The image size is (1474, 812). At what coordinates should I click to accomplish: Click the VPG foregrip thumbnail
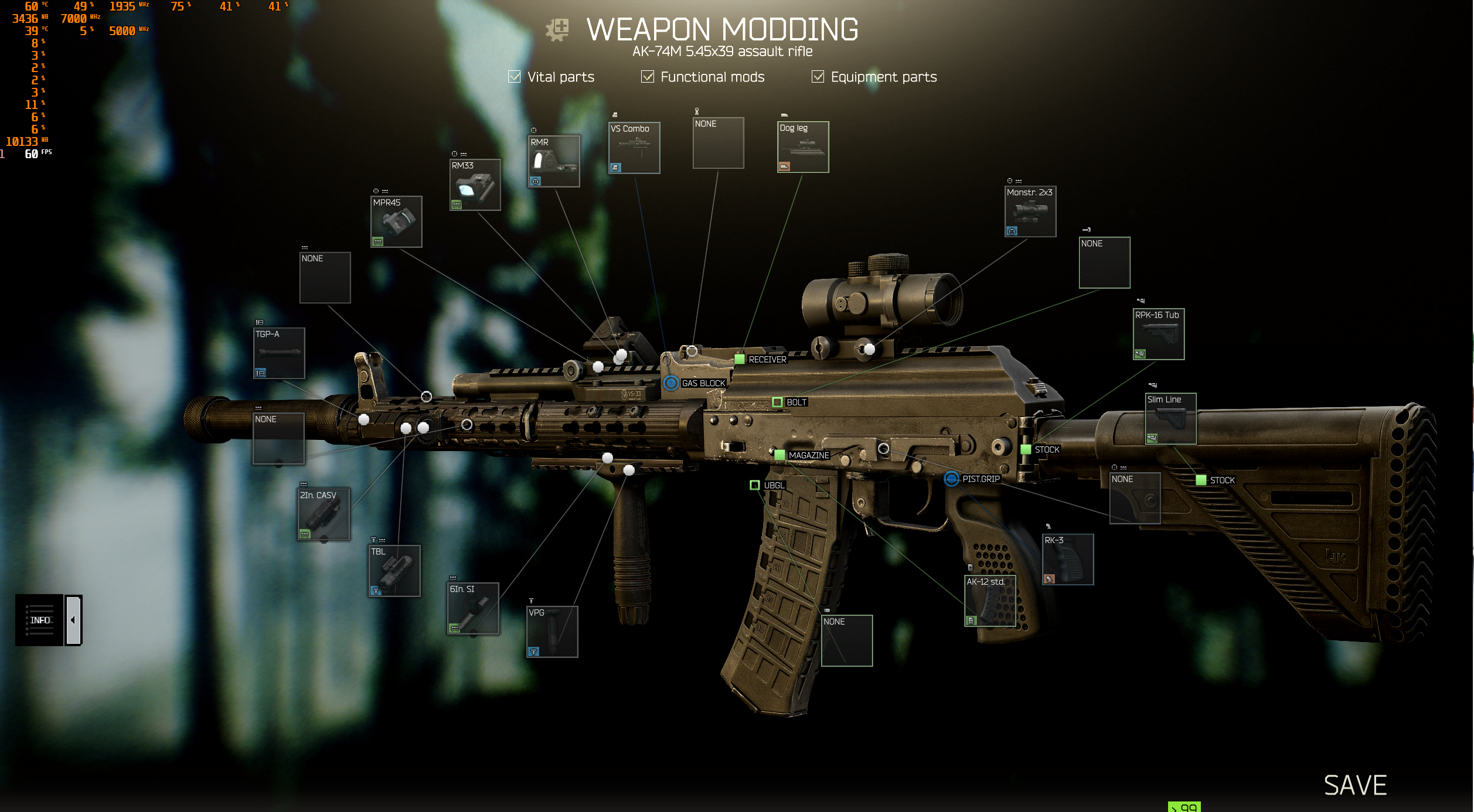click(551, 632)
